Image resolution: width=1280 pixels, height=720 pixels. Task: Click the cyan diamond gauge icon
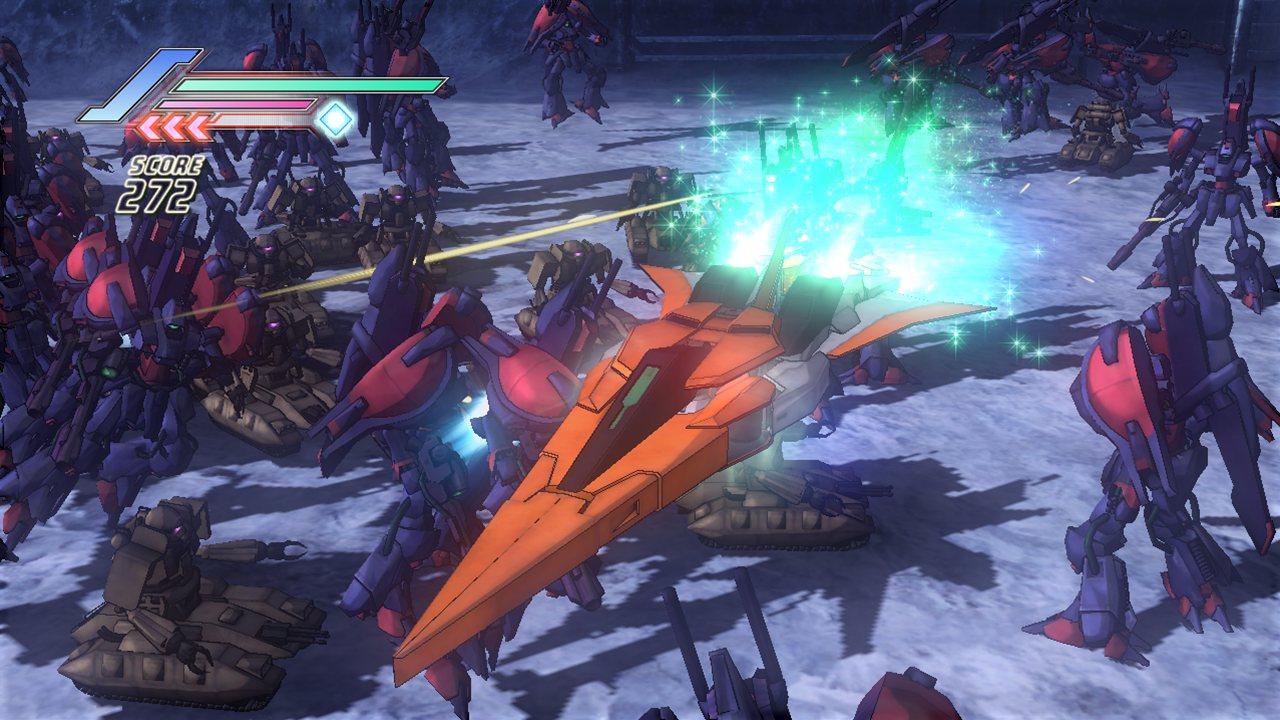336,120
